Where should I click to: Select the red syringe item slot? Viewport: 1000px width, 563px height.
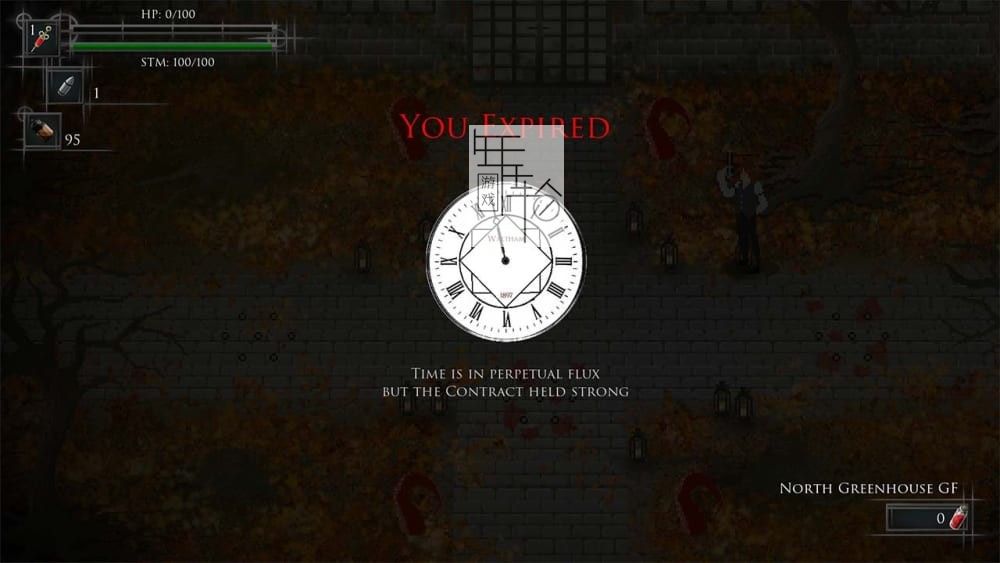click(42, 39)
